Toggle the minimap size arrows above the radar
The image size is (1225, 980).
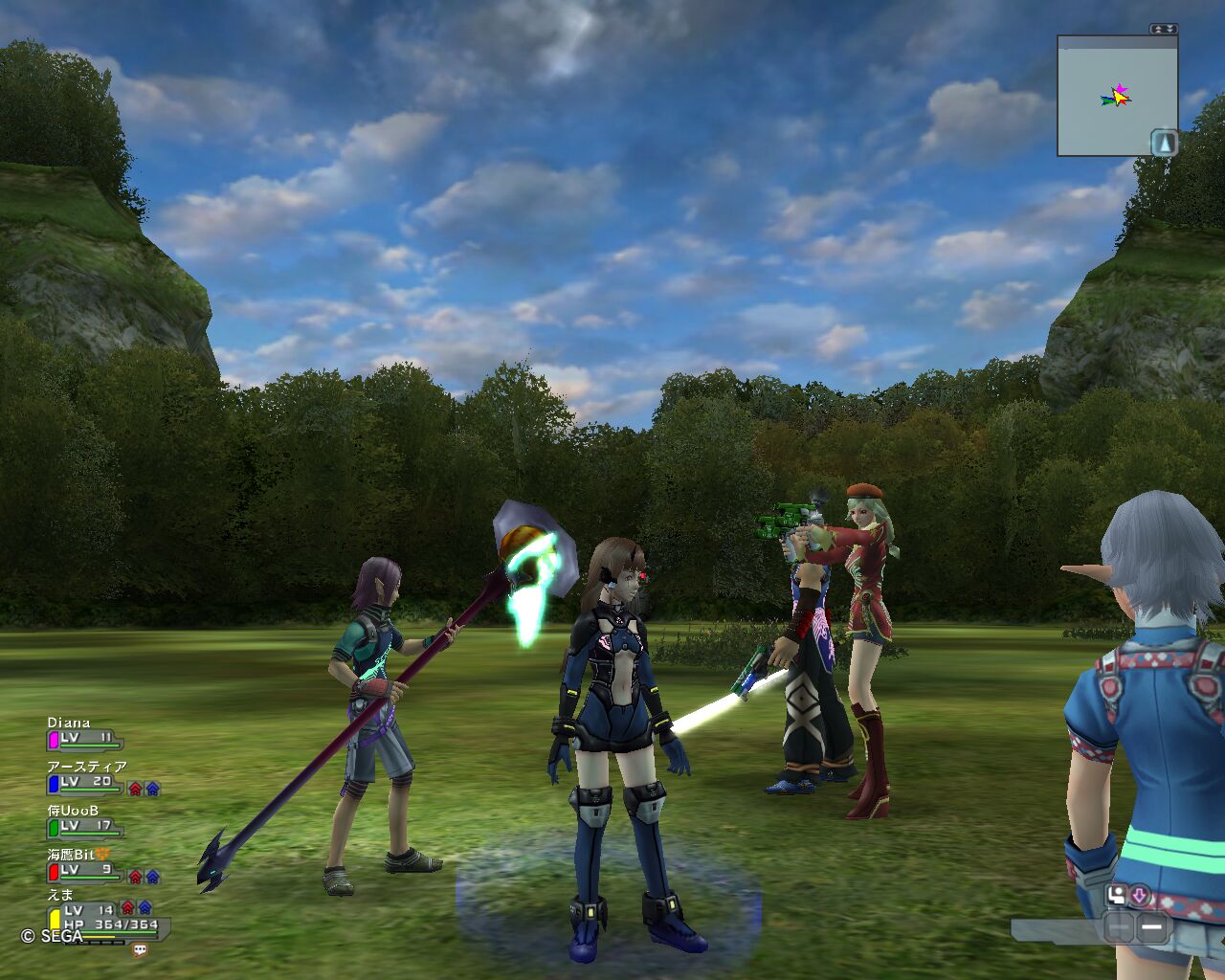pos(1164,29)
